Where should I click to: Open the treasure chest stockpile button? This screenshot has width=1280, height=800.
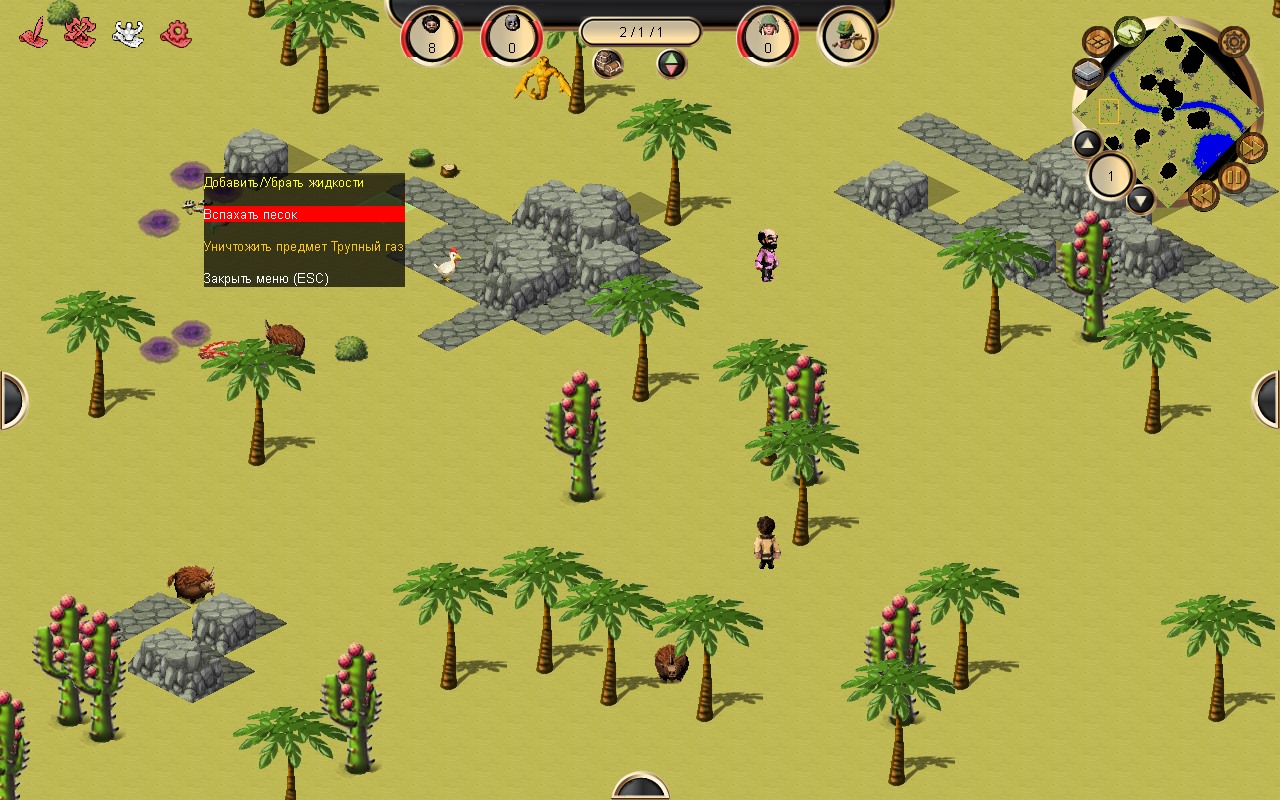(x=608, y=64)
